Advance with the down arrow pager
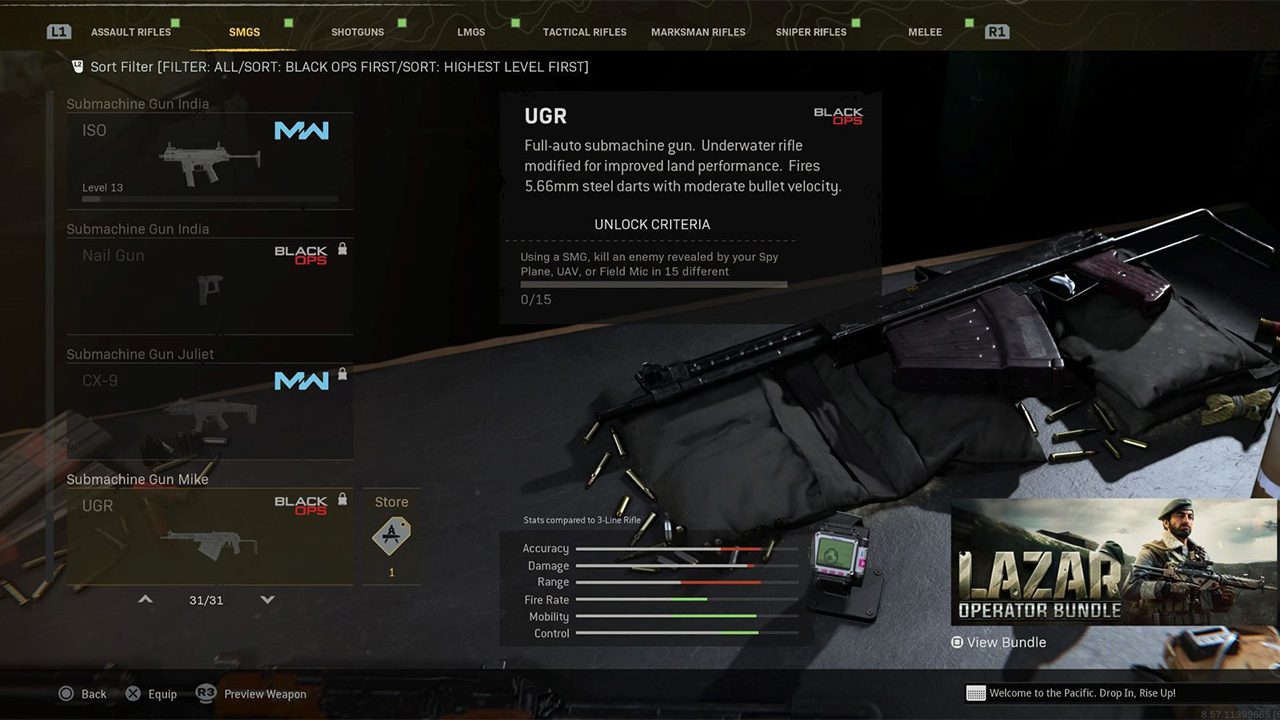Image resolution: width=1280 pixels, height=720 pixels. pyautogui.click(x=267, y=600)
